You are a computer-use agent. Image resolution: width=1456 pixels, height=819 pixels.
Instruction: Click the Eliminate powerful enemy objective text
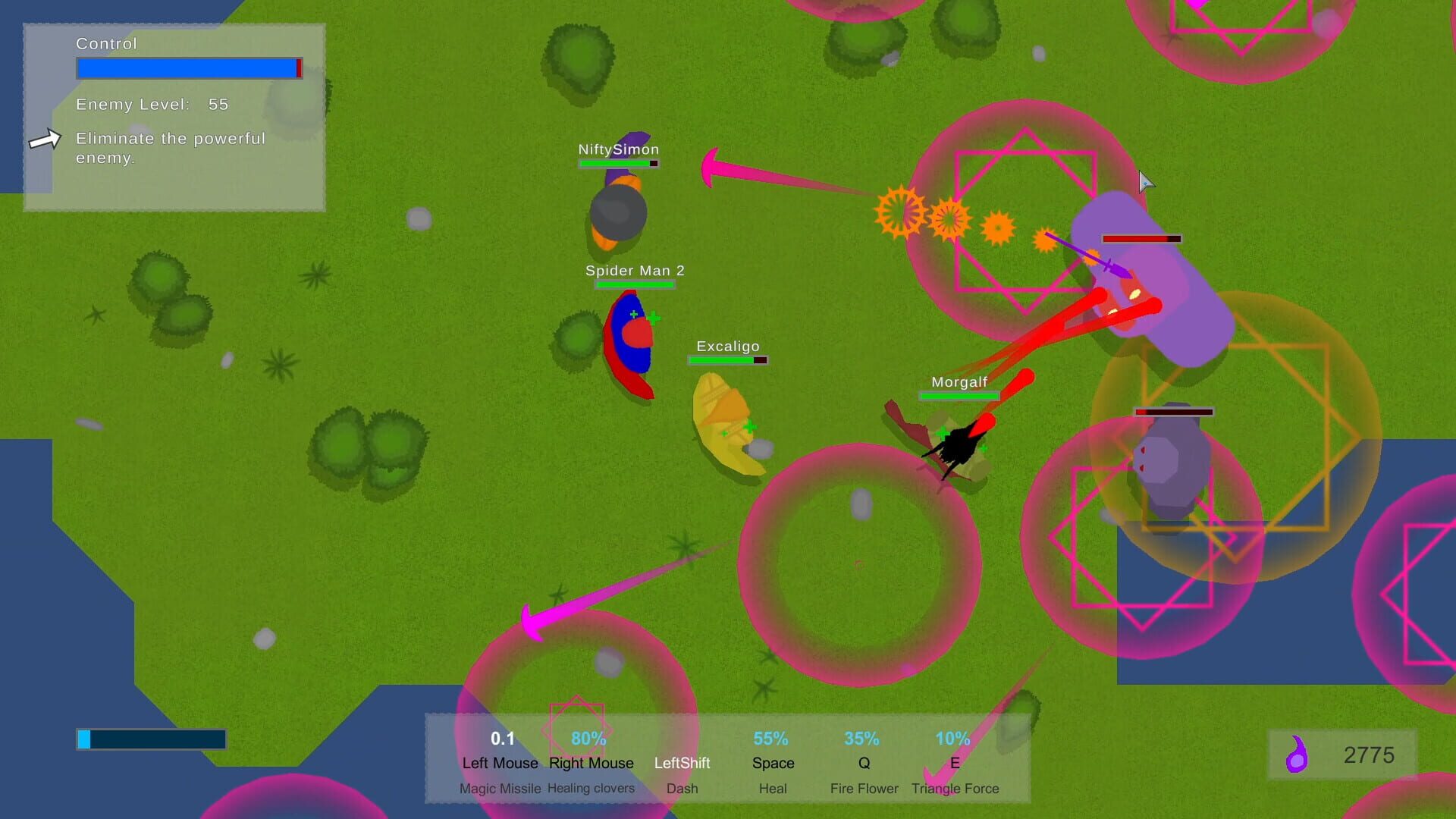pyautogui.click(x=170, y=149)
